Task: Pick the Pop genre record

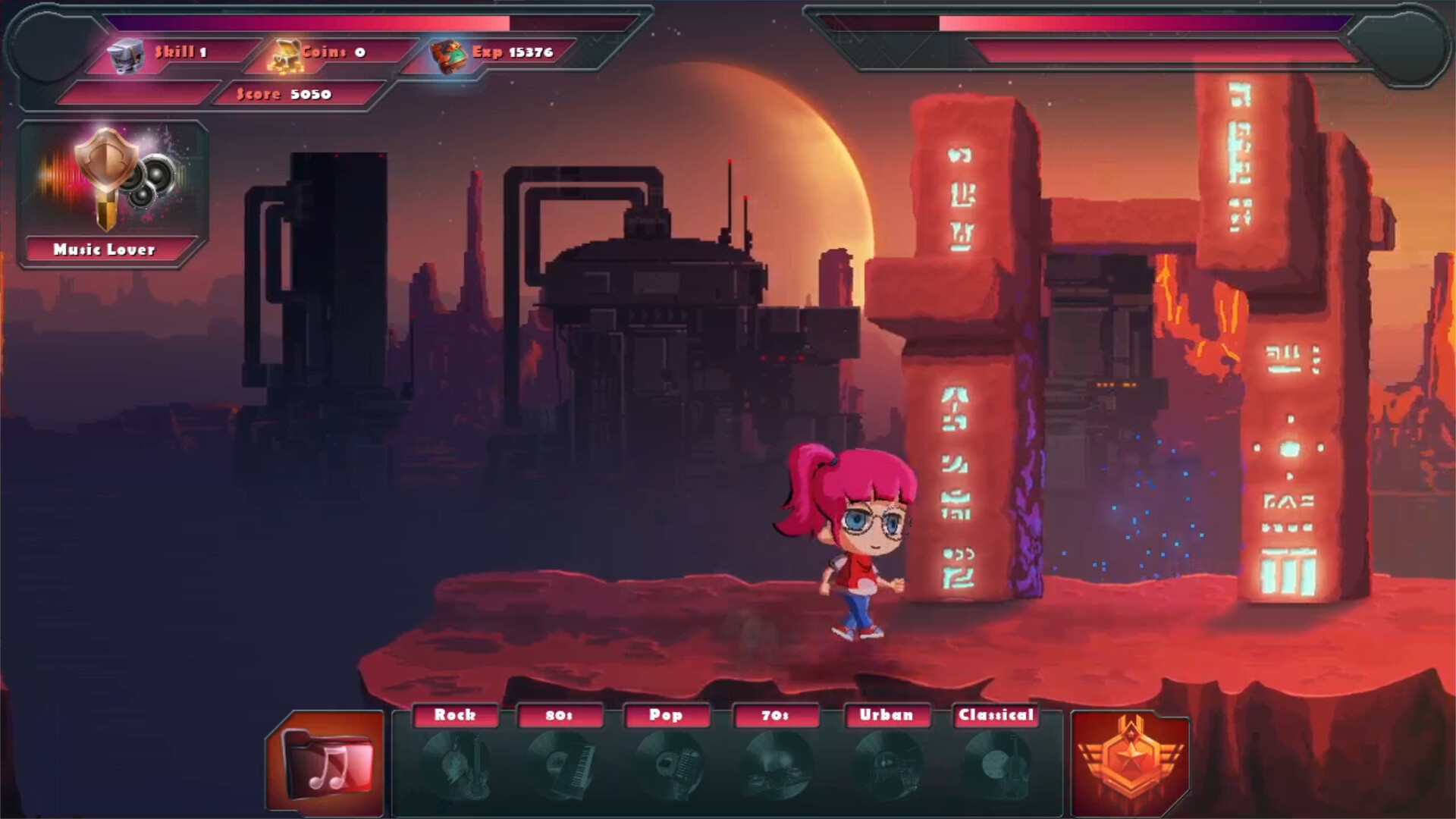Action: tap(667, 762)
